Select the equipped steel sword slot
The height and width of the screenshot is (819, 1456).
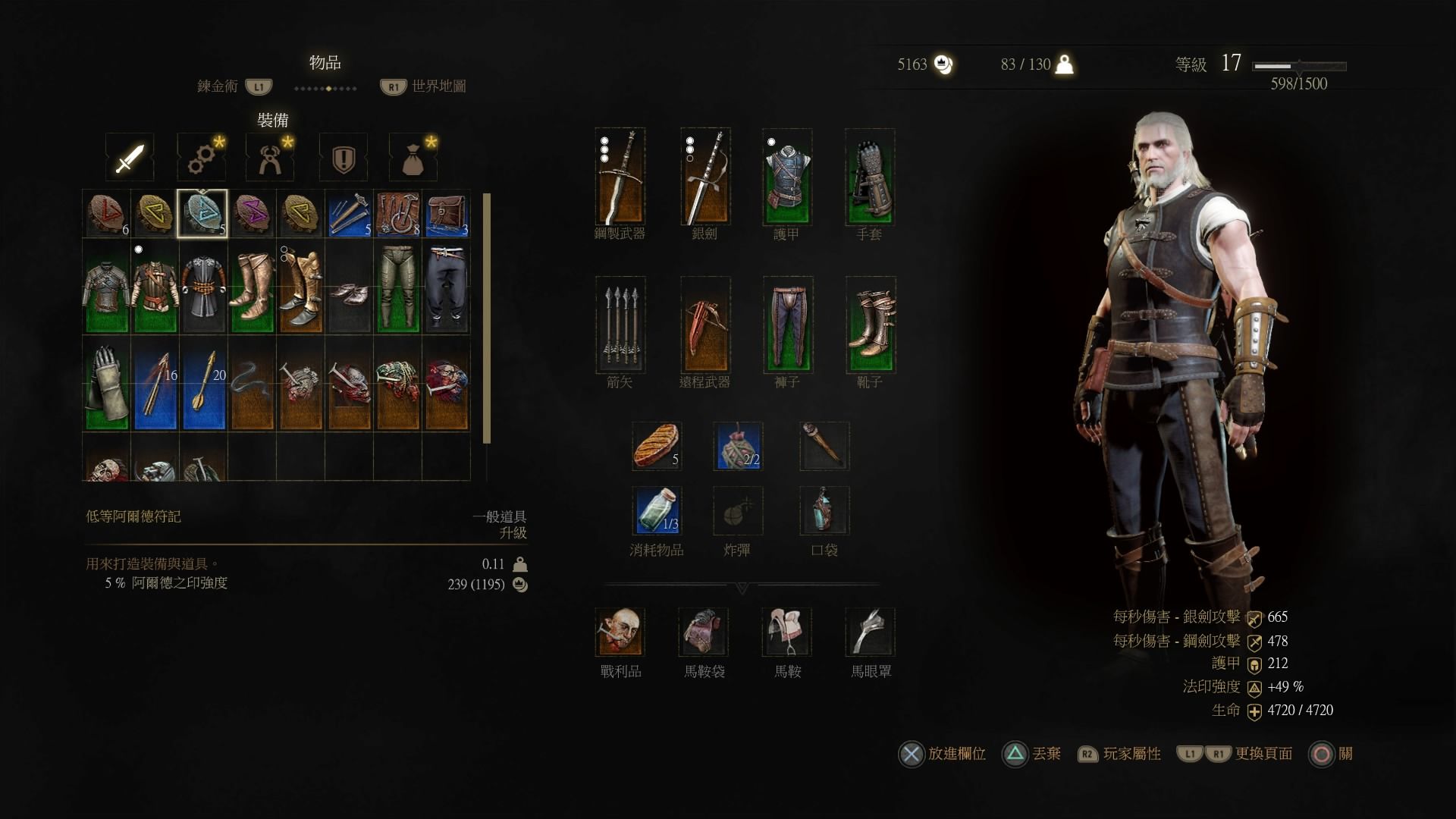(620, 177)
